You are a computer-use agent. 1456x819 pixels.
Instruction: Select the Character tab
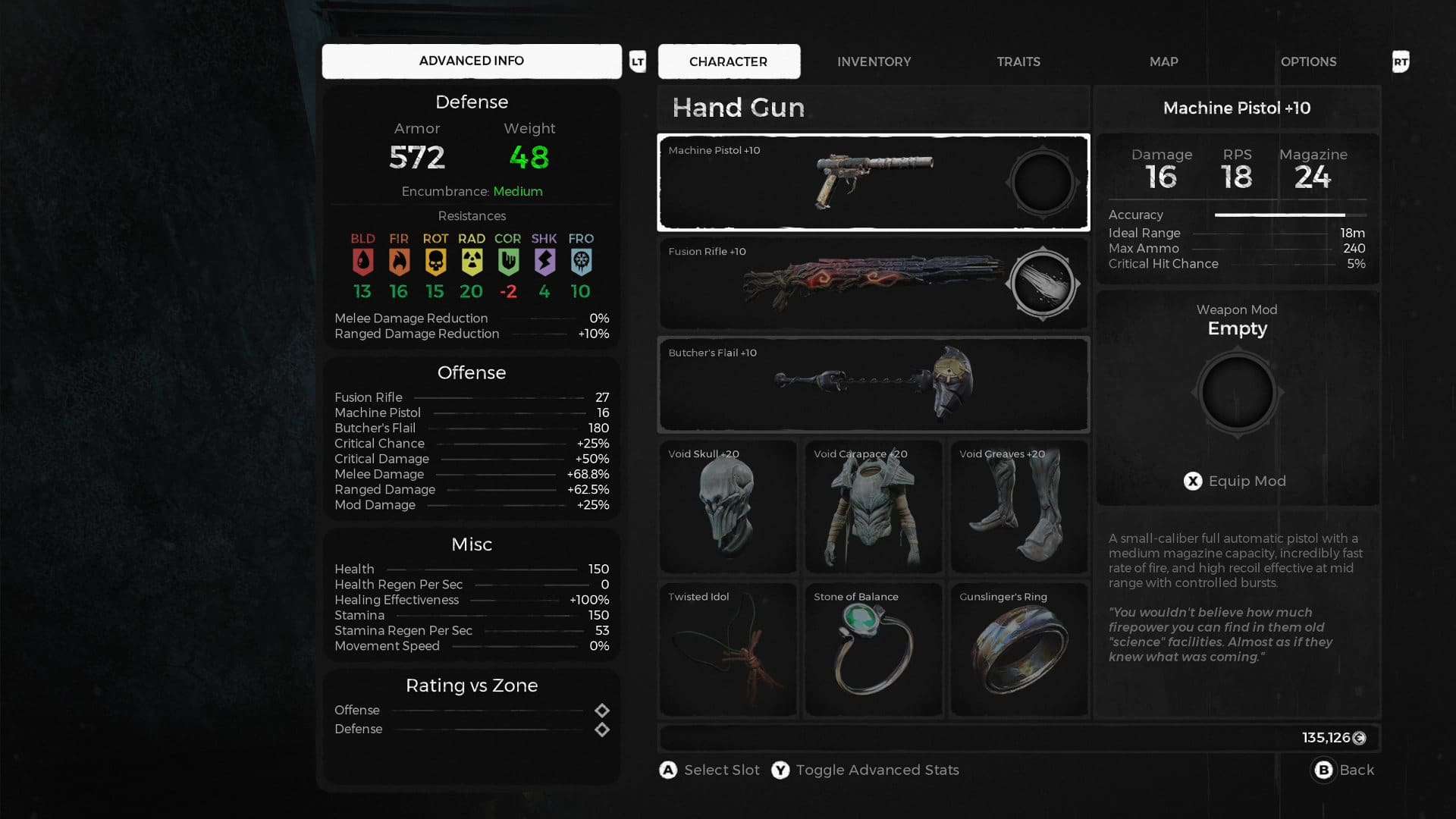pos(728,61)
